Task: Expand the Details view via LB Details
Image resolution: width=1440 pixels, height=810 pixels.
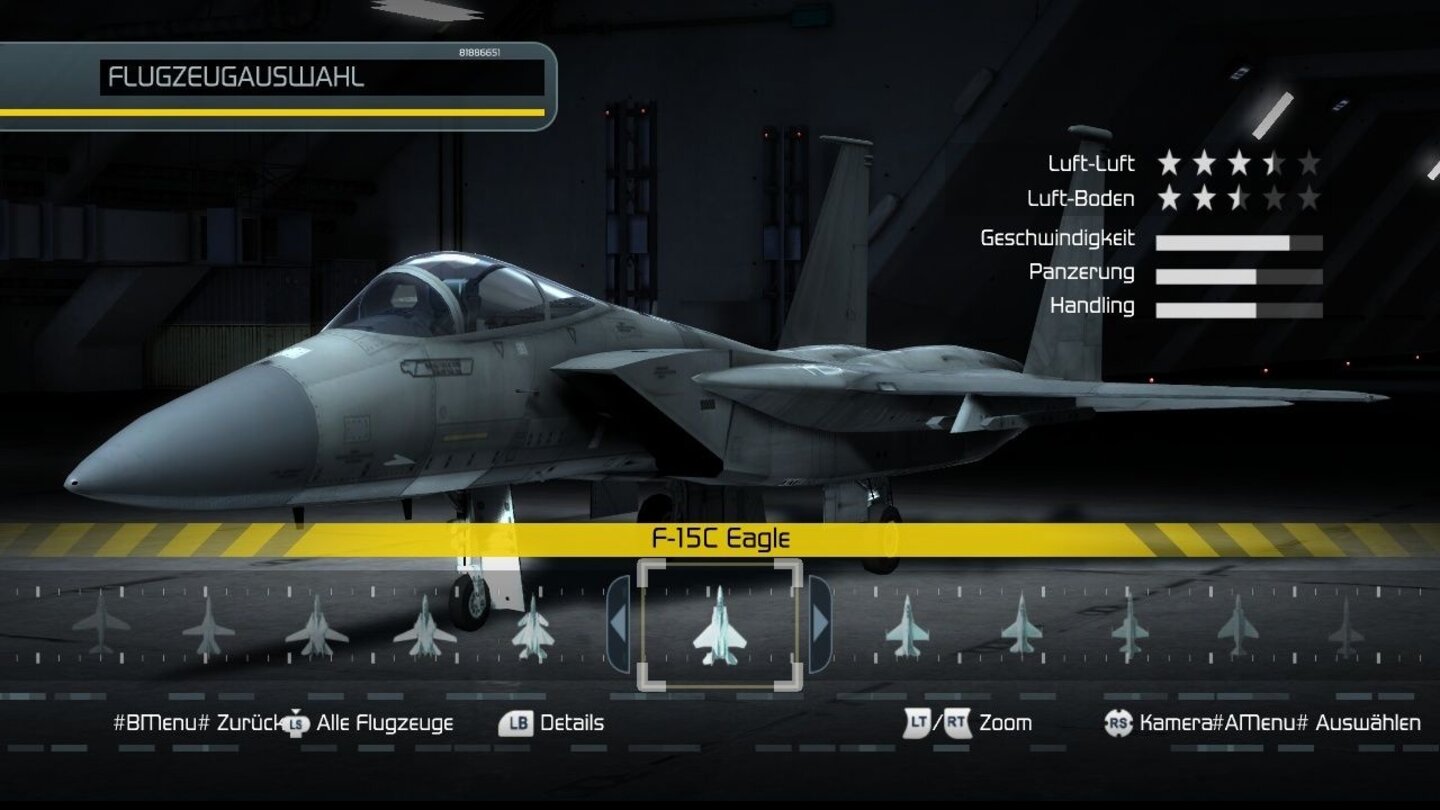Action: [573, 723]
